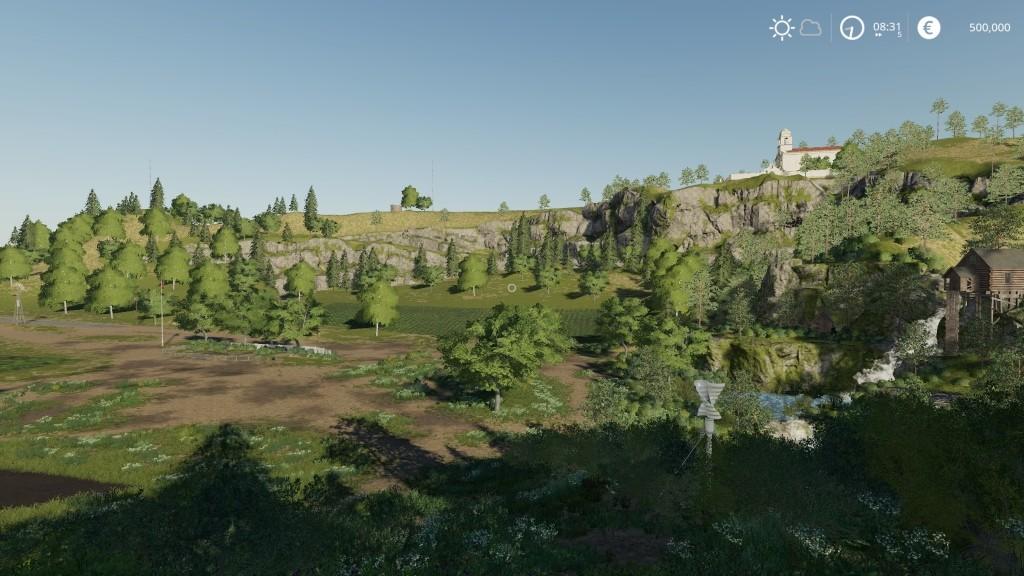Click the cloud forecast icon
The image size is (1024, 576).
(x=810, y=28)
